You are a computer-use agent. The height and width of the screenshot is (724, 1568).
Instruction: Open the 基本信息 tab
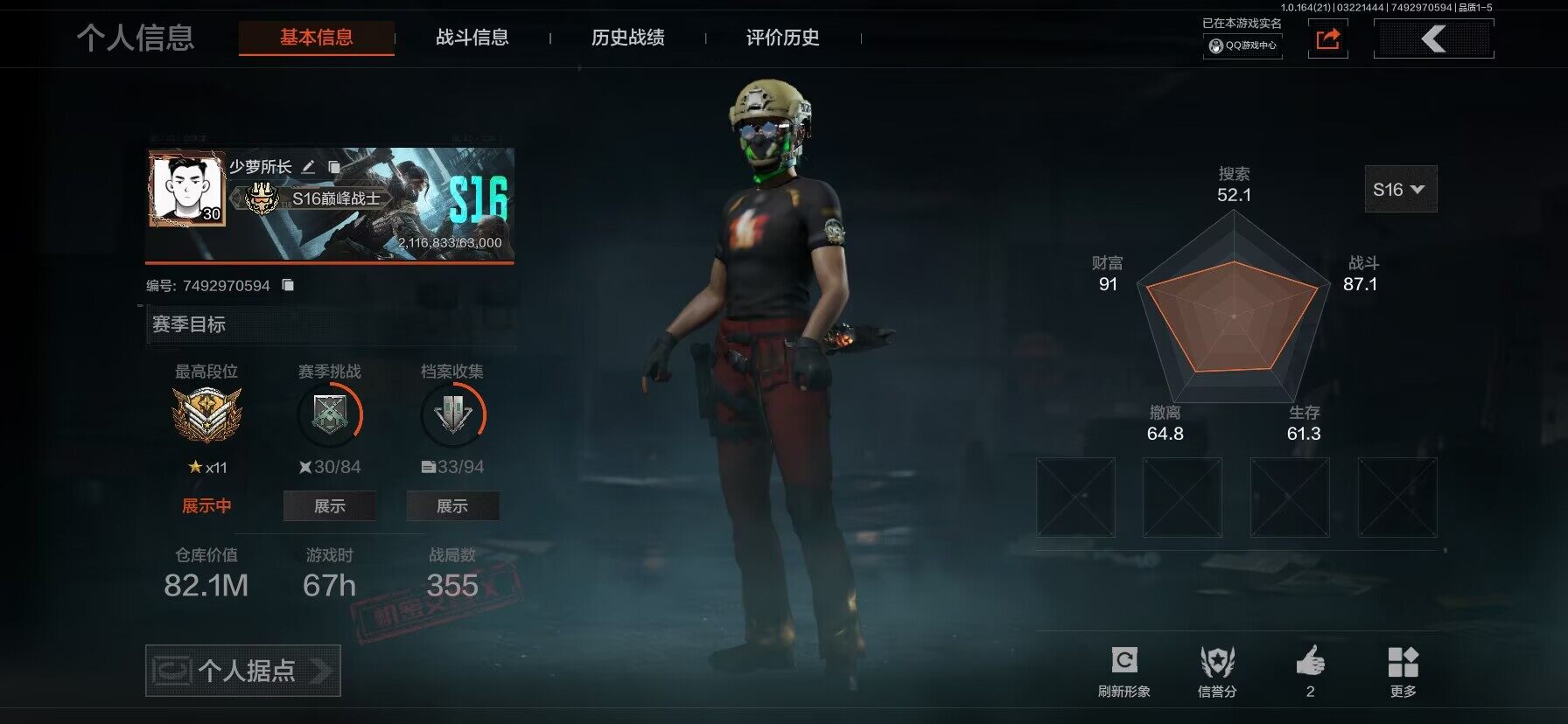click(x=316, y=38)
